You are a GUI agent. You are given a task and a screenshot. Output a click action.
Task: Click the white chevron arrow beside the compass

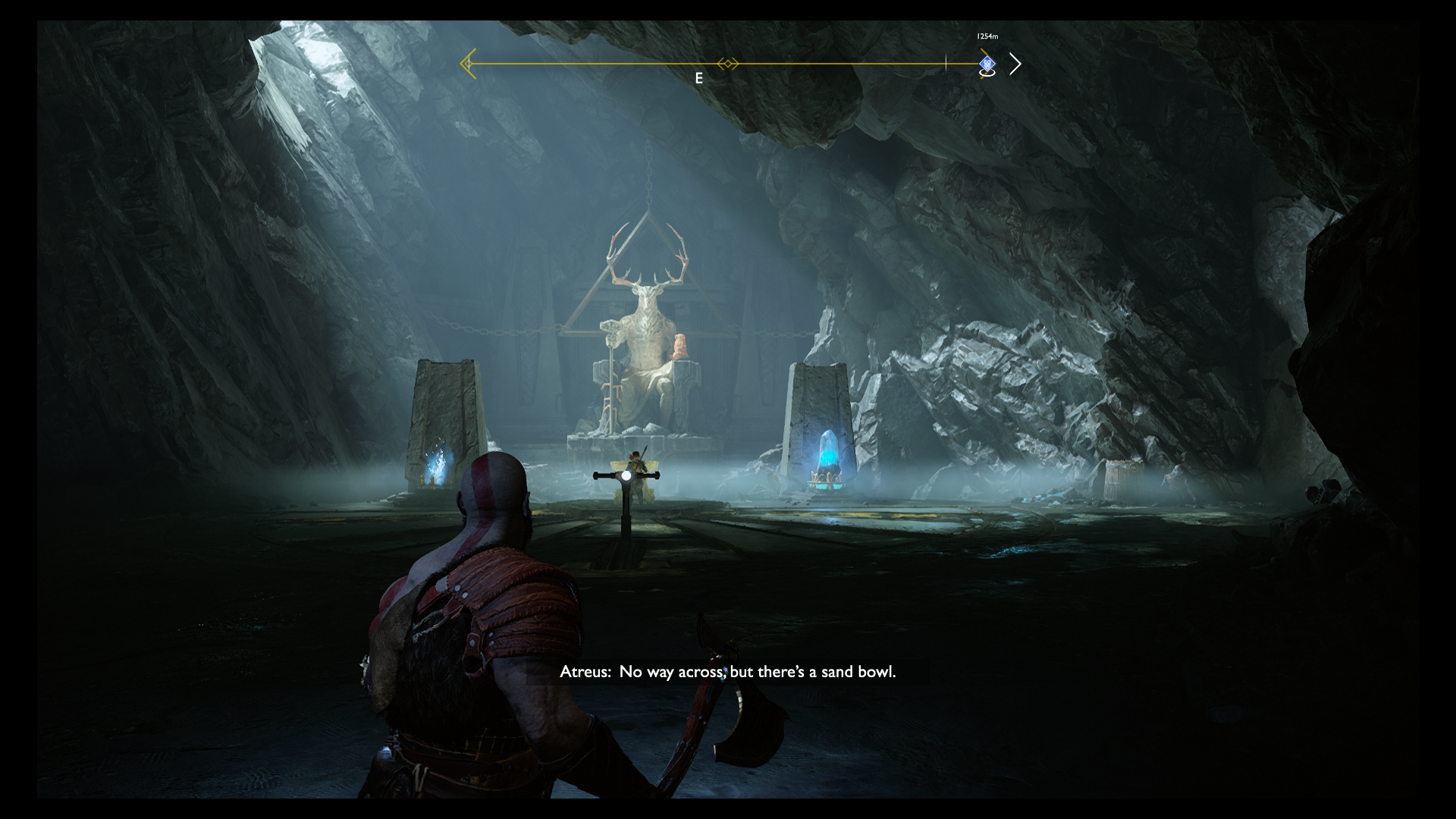pyautogui.click(x=1015, y=64)
